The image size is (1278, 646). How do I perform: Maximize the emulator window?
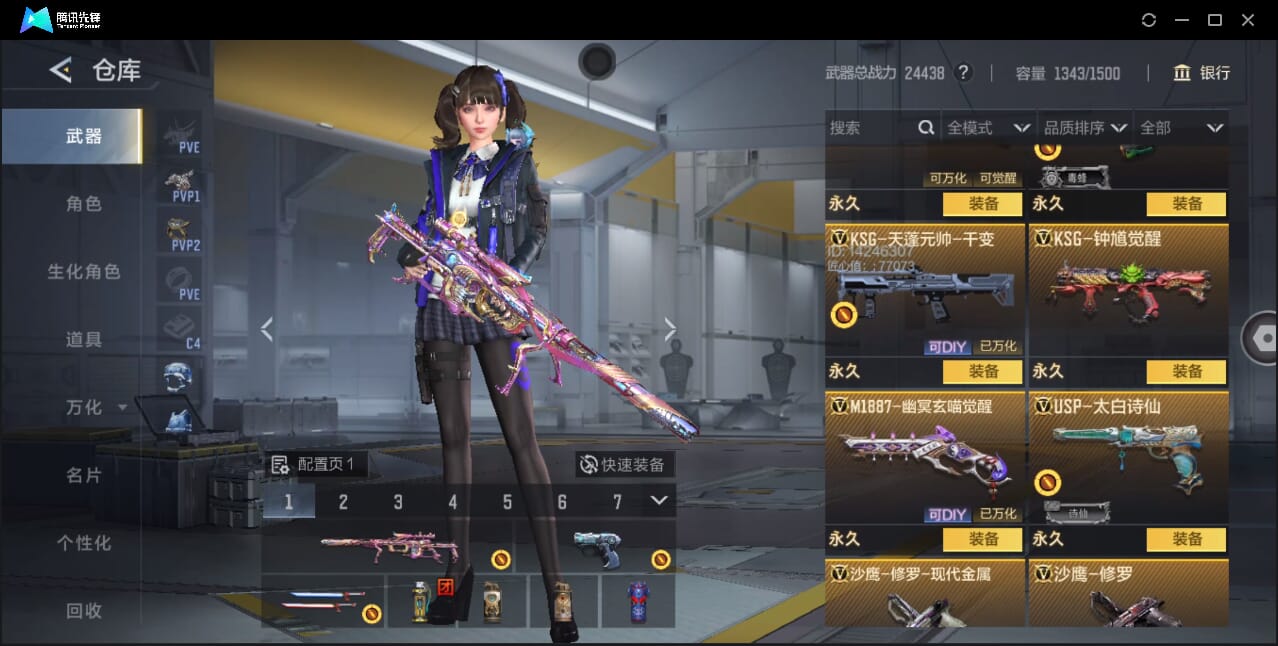1214,20
